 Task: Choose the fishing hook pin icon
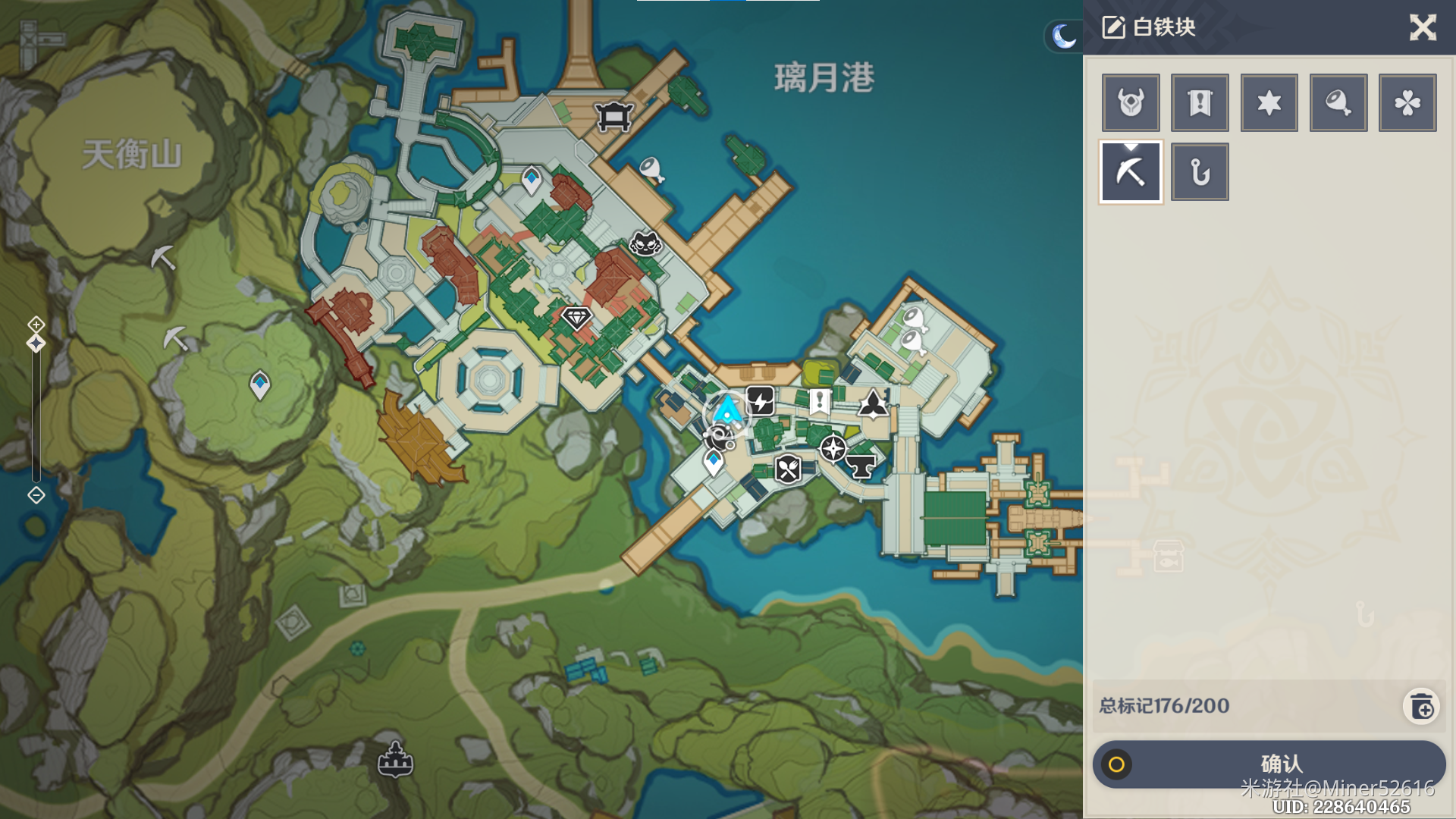tap(1200, 172)
